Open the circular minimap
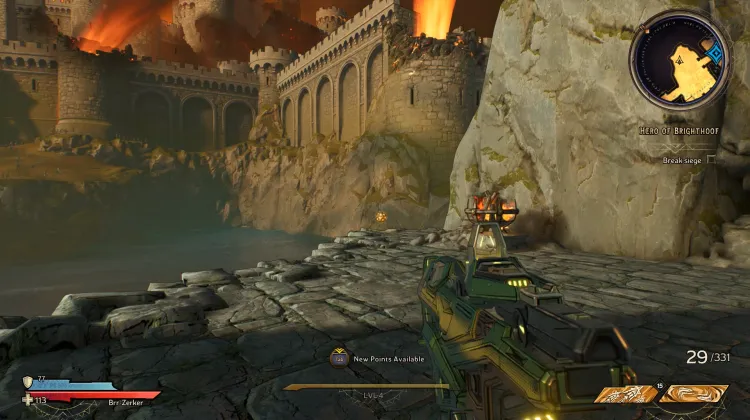Image resolution: width=750 pixels, height=420 pixels. pos(679,60)
